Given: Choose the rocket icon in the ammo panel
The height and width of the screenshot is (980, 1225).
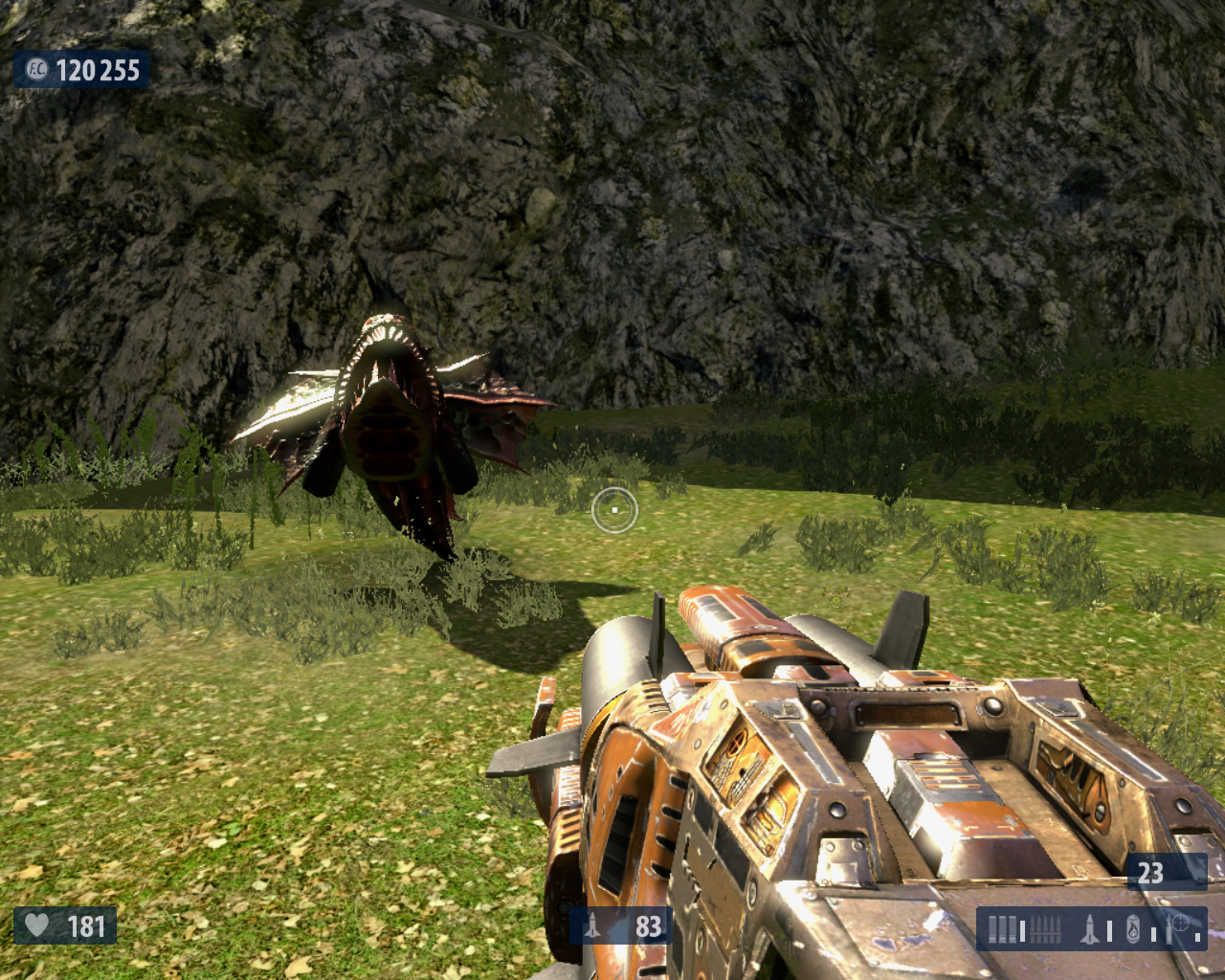Looking at the screenshot, I should pos(1091,928).
